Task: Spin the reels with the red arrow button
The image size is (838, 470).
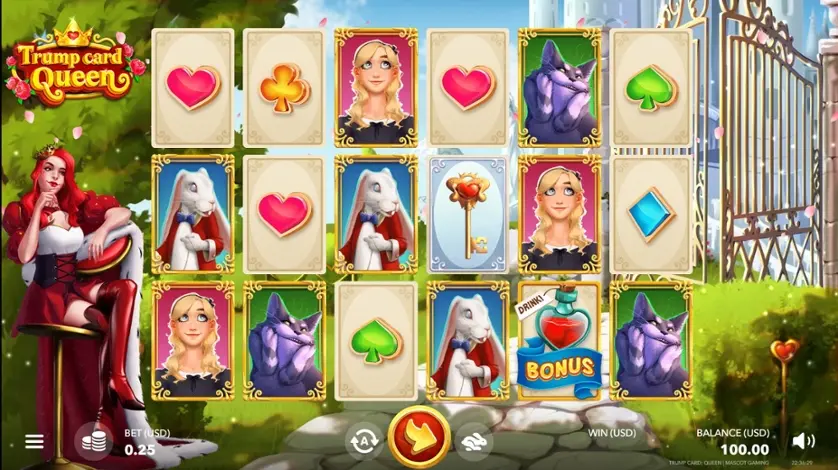Action: coord(416,438)
